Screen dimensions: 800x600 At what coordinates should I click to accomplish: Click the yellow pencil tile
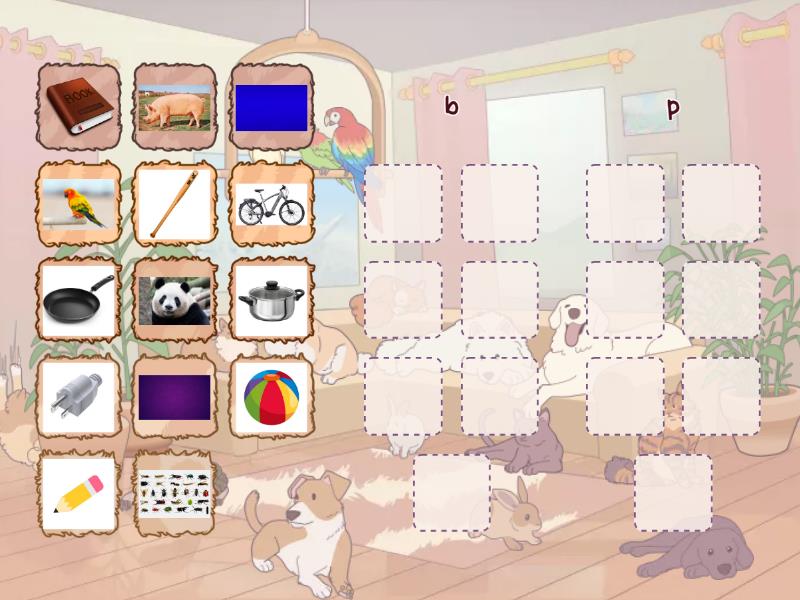tap(79, 493)
